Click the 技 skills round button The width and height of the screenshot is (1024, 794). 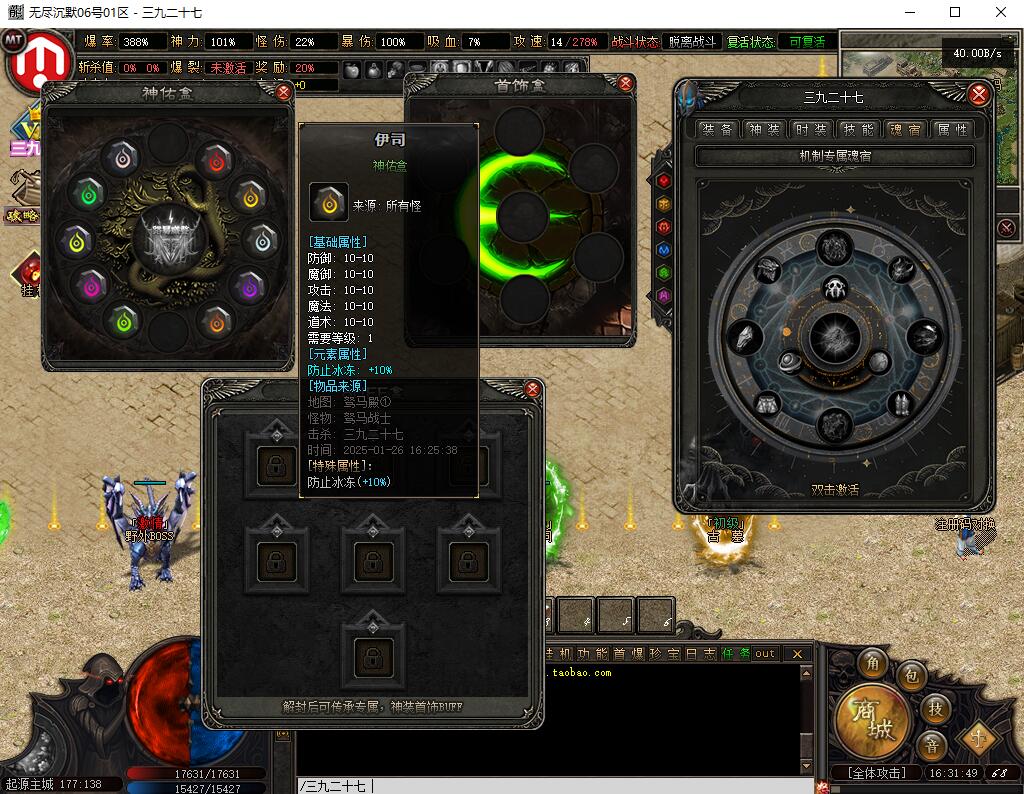pos(935,708)
